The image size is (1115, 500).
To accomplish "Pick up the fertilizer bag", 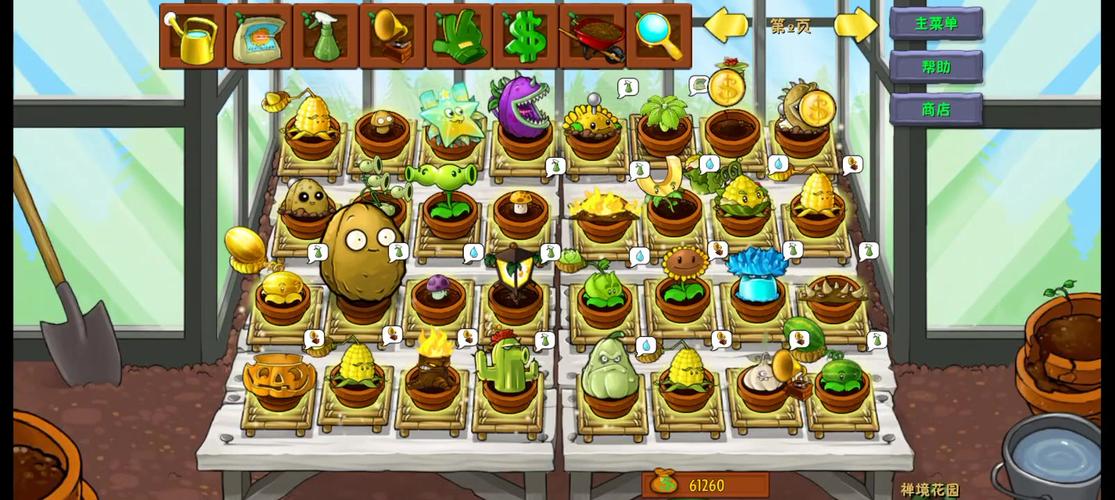I will [x=259, y=36].
